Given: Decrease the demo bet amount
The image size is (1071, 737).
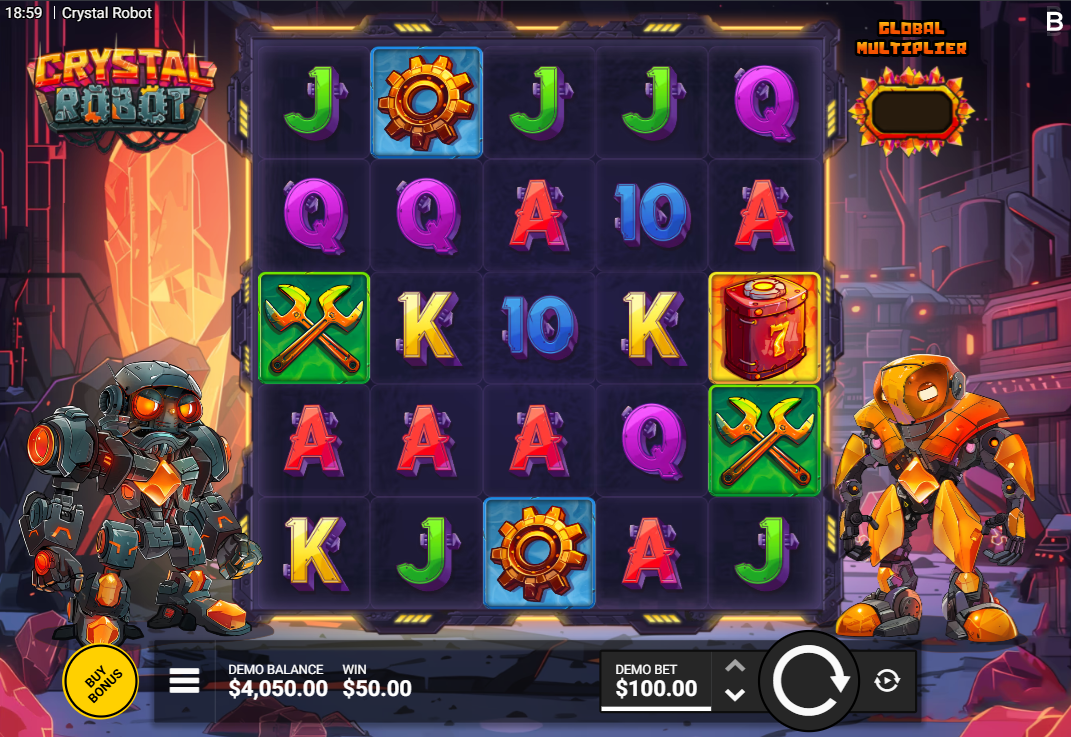Looking at the screenshot, I should click(x=735, y=695).
